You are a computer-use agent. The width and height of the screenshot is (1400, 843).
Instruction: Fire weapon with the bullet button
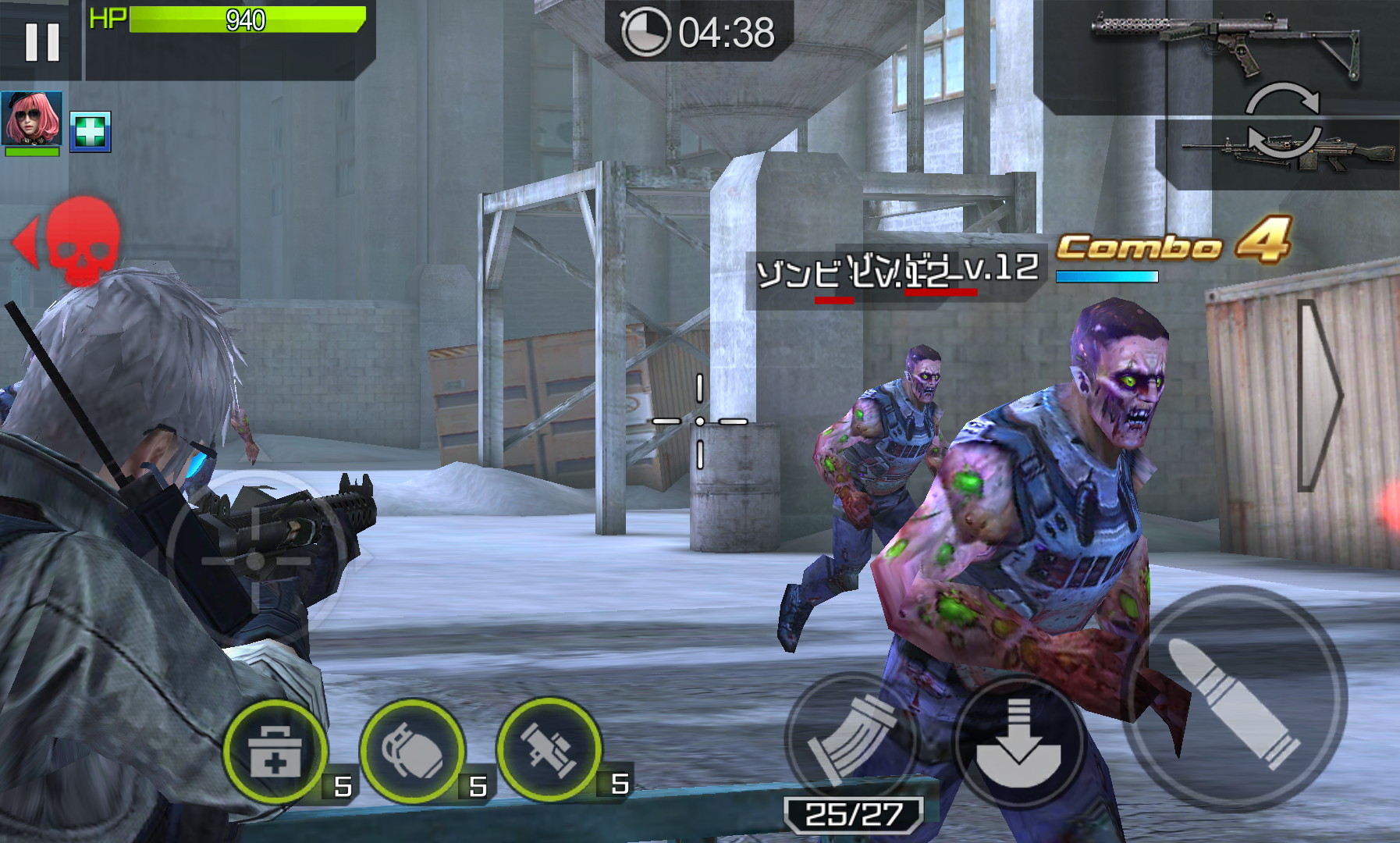[x=1237, y=699]
